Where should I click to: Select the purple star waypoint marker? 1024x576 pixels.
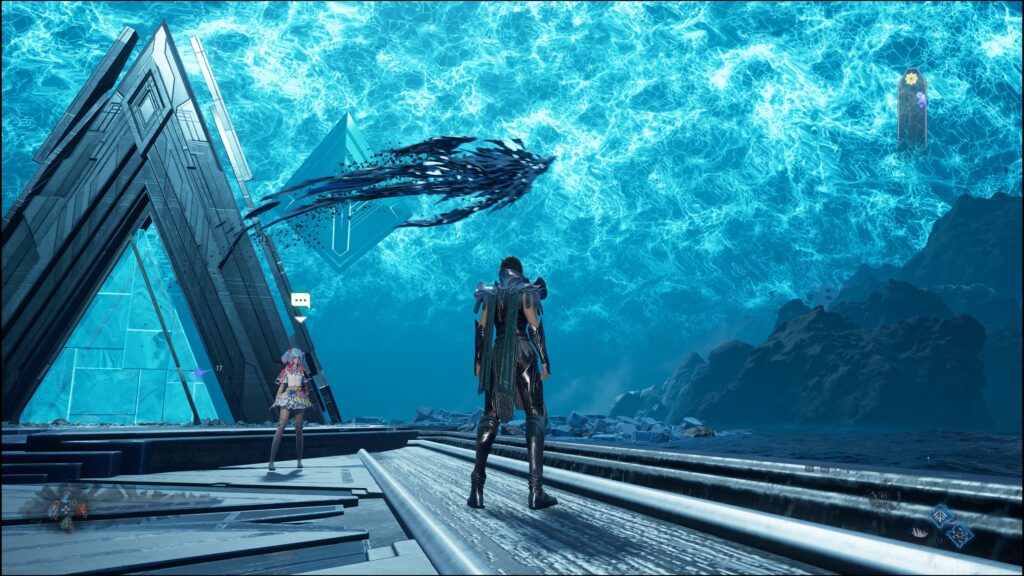pyautogui.click(x=199, y=373)
